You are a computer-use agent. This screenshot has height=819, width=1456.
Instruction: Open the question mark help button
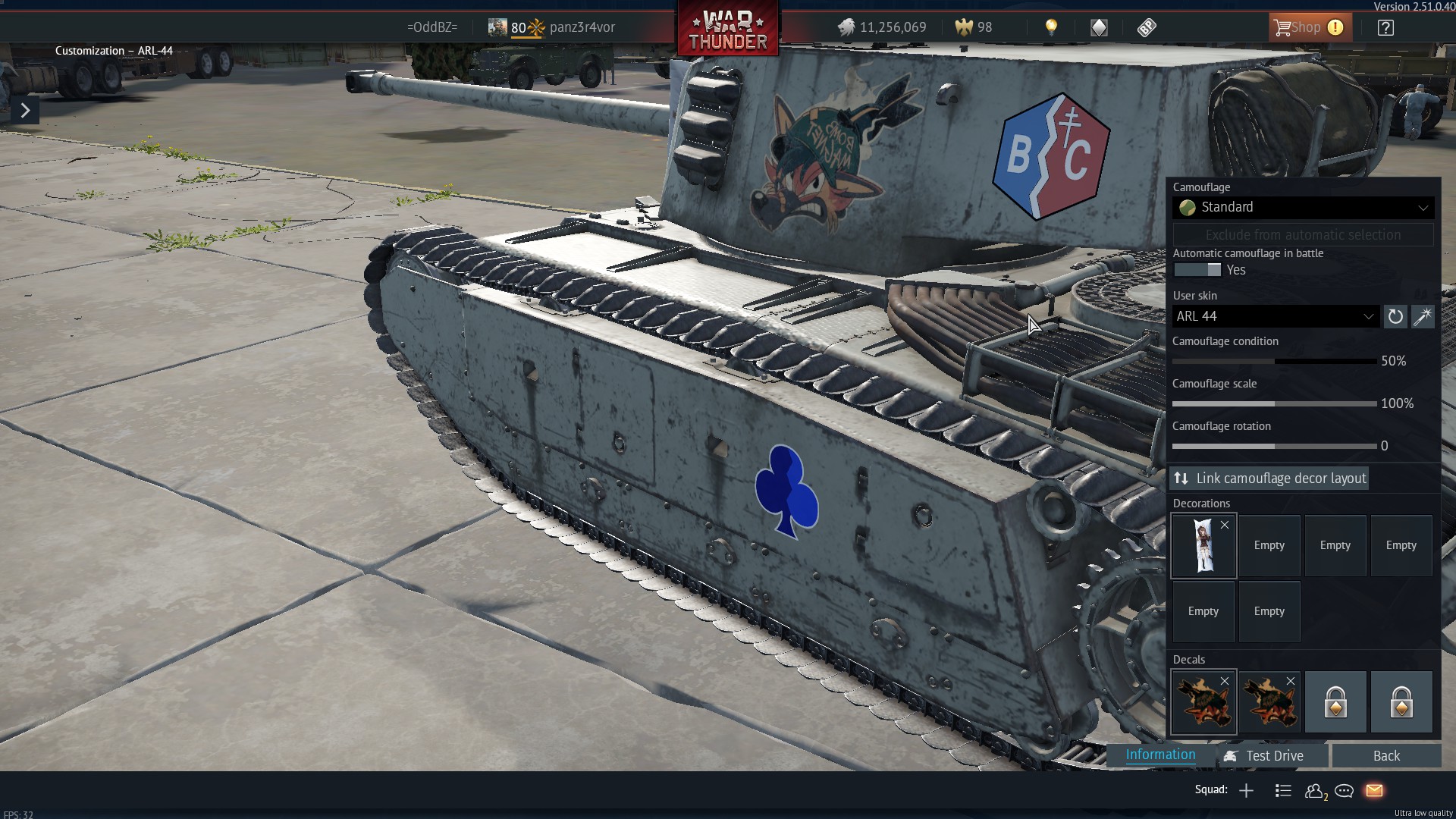click(1385, 28)
